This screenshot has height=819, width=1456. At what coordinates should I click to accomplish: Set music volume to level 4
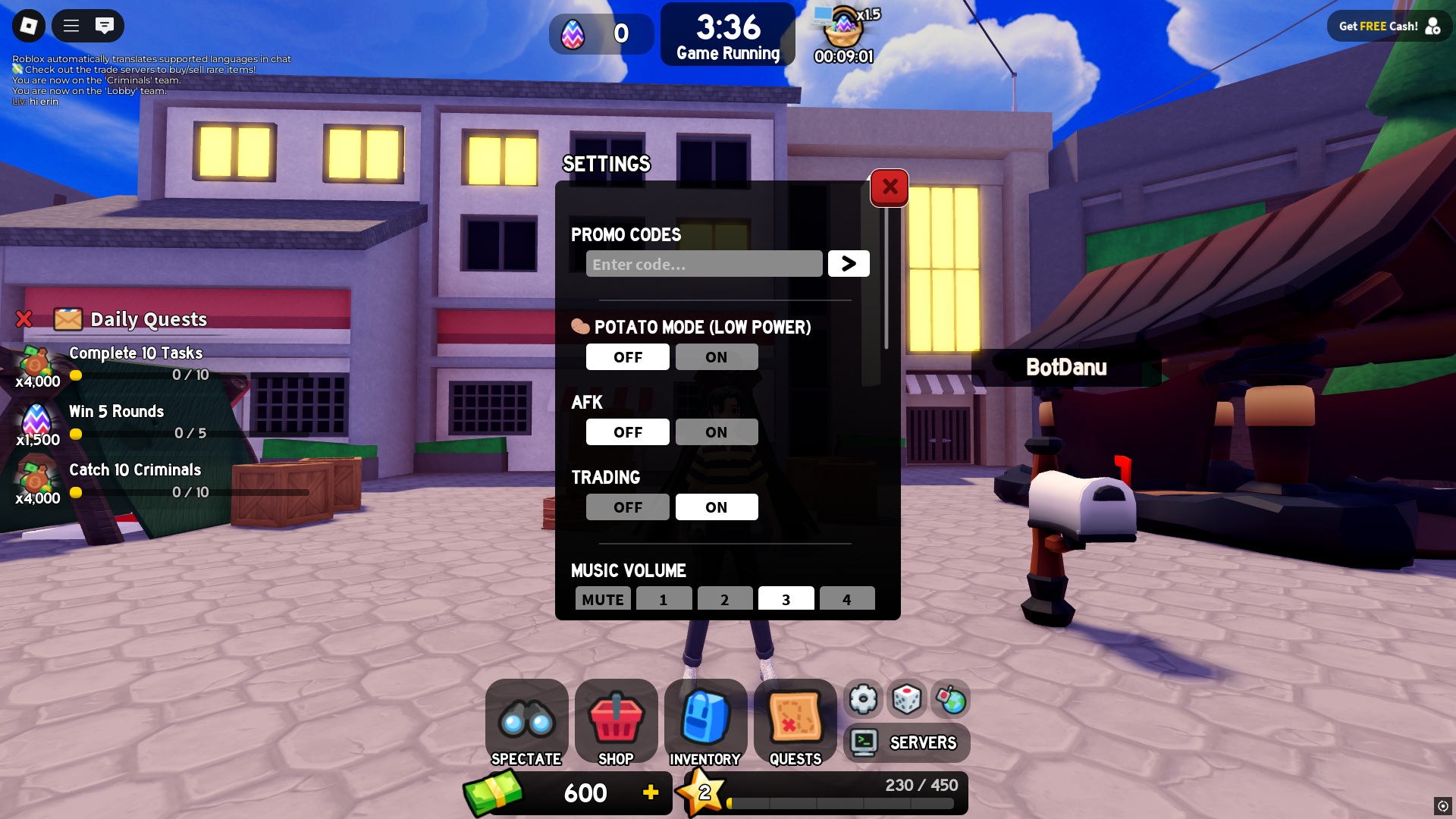coord(846,599)
